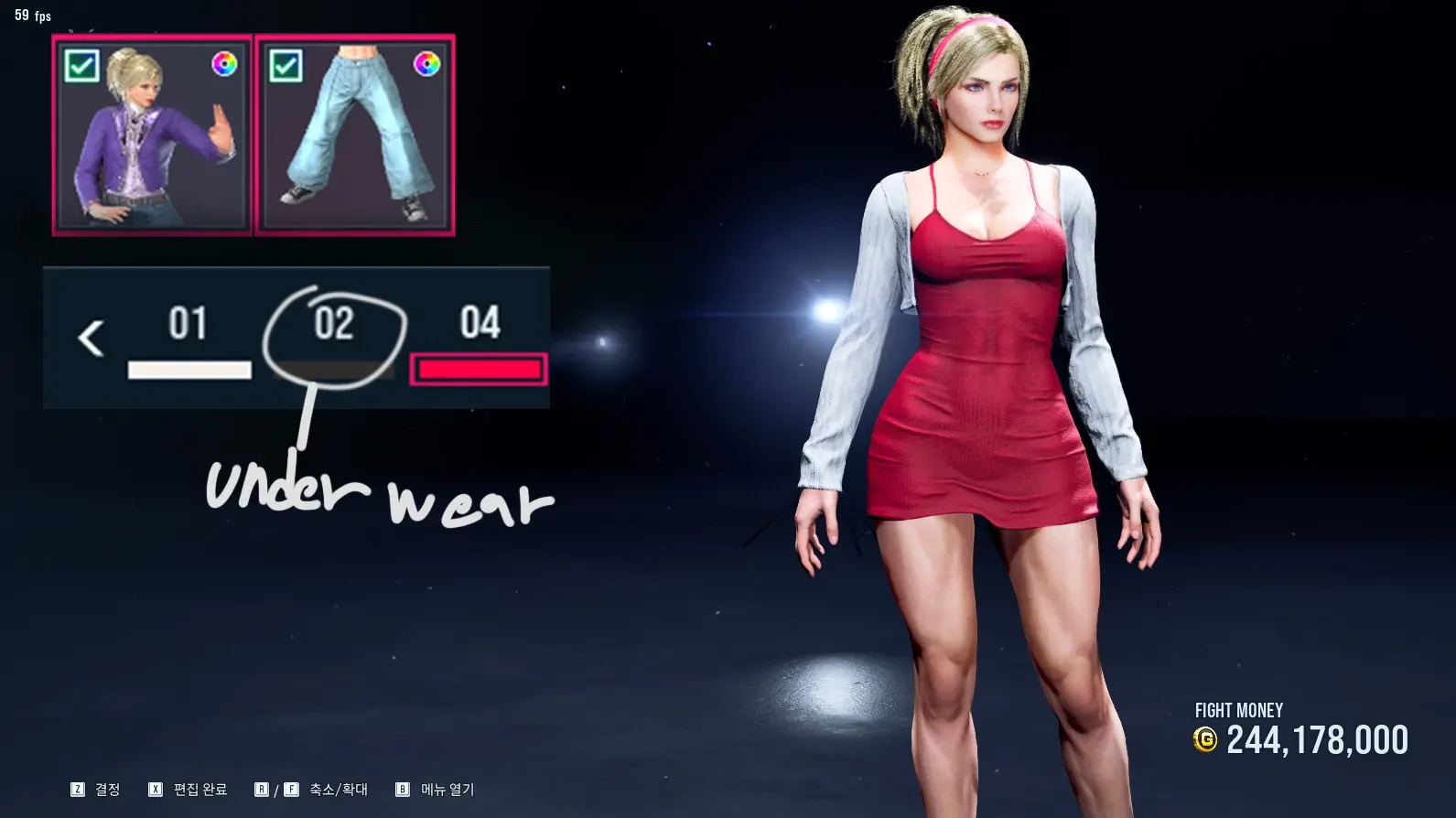Image resolution: width=1456 pixels, height=818 pixels.
Task: Select the purple jacket item thumbnail
Action: (x=152, y=135)
